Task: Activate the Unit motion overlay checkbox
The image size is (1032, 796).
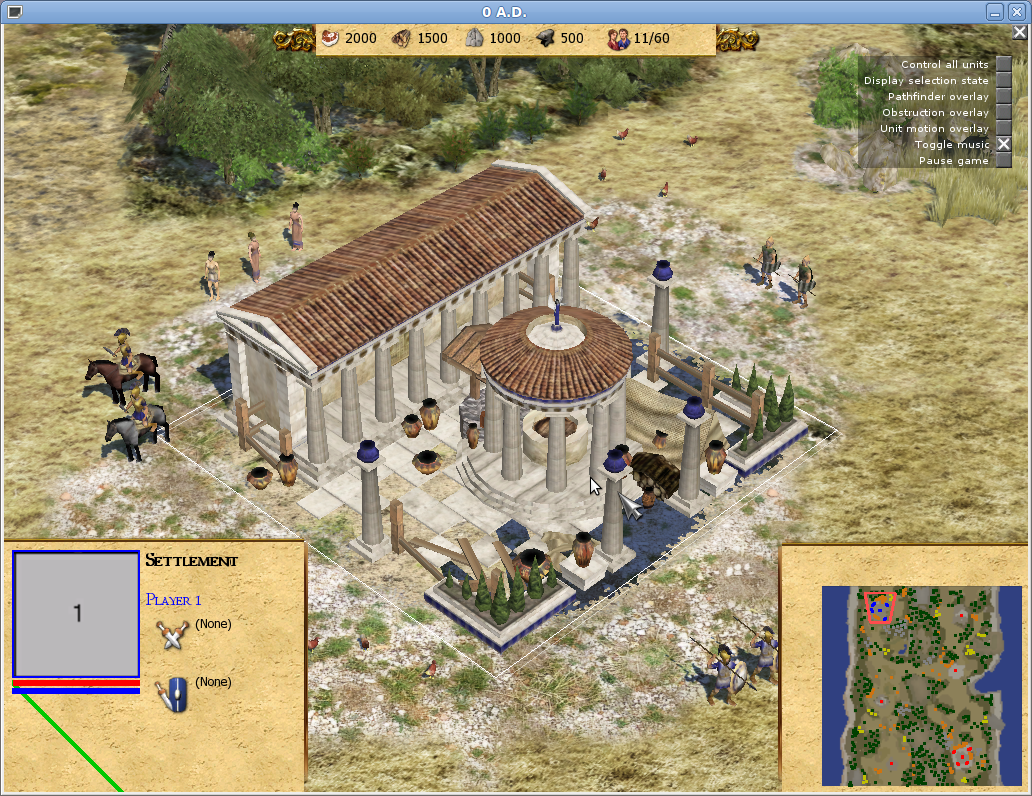Action: click(x=1003, y=128)
